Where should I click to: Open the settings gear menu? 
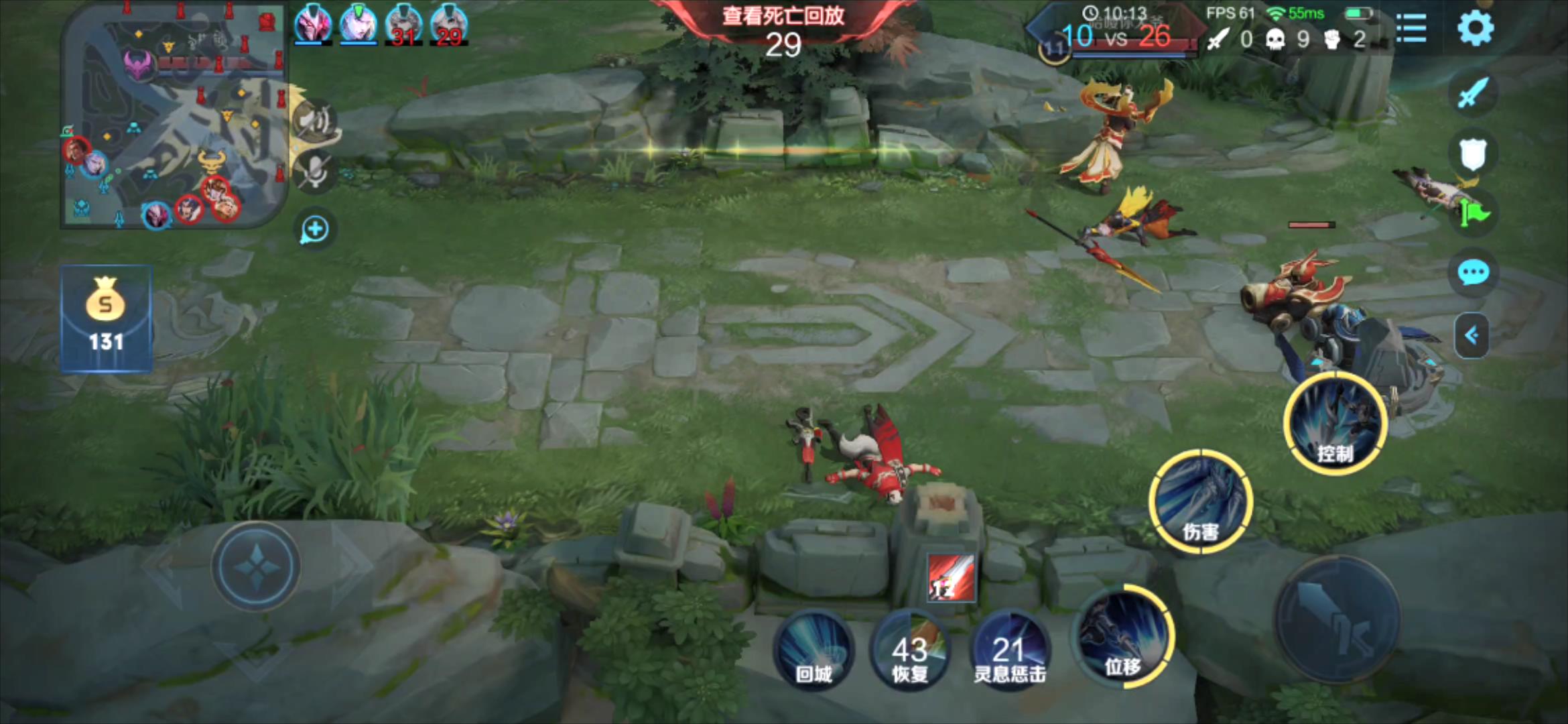point(1475,29)
